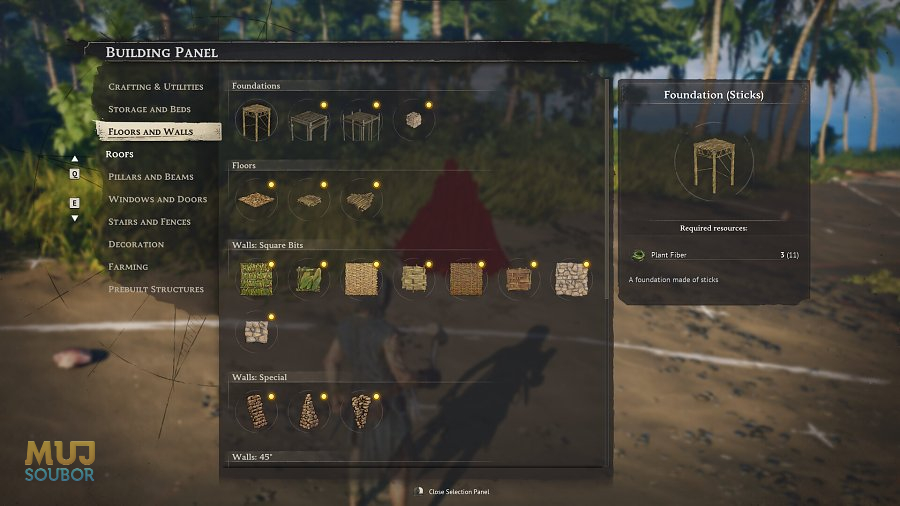Viewport: 900px width, 506px height.
Task: Open the Roofs category
Action: 119,154
